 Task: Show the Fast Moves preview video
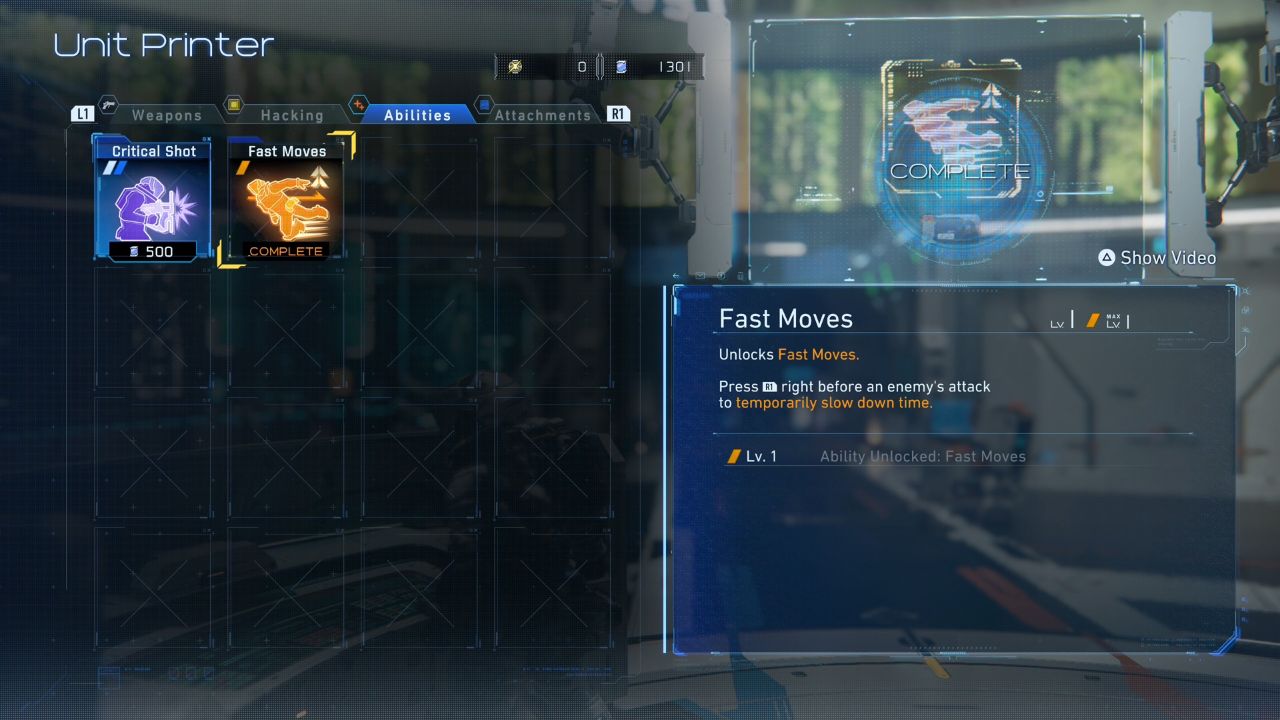[x=1157, y=258]
